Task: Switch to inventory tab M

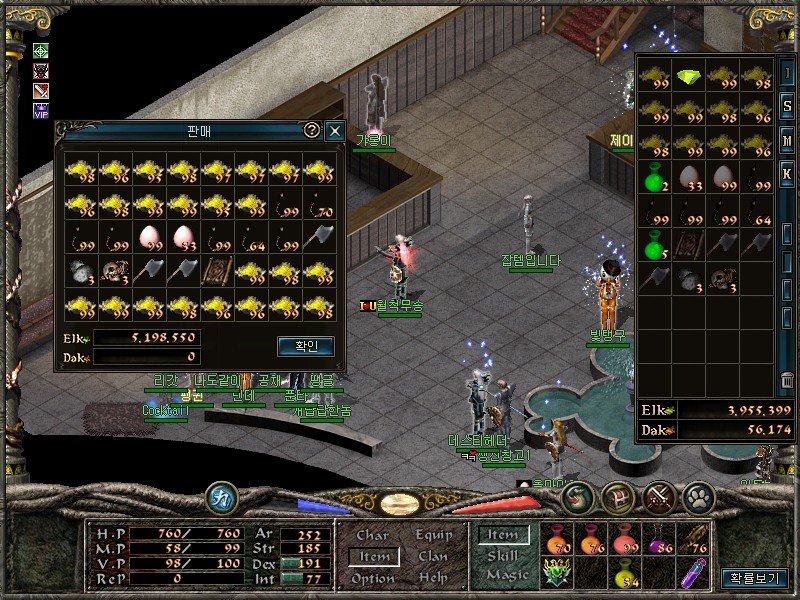Action: pos(788,139)
